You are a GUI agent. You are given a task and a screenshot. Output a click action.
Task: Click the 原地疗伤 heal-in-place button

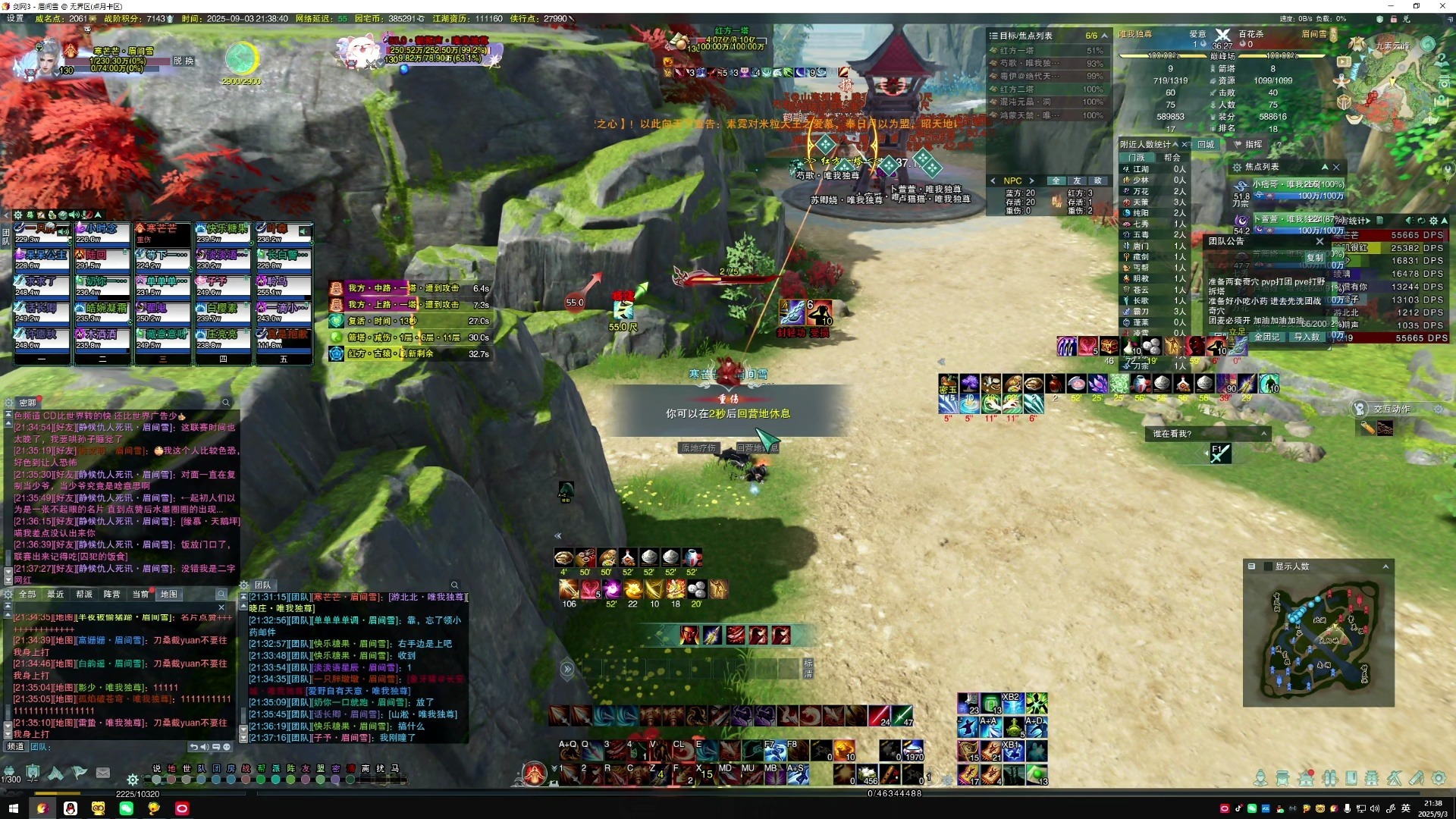tap(698, 448)
